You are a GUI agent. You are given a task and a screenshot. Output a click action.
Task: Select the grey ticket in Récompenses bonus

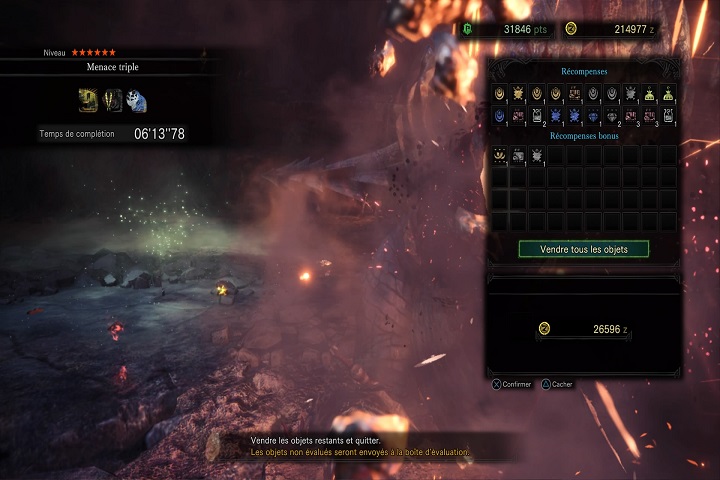tap(518, 154)
